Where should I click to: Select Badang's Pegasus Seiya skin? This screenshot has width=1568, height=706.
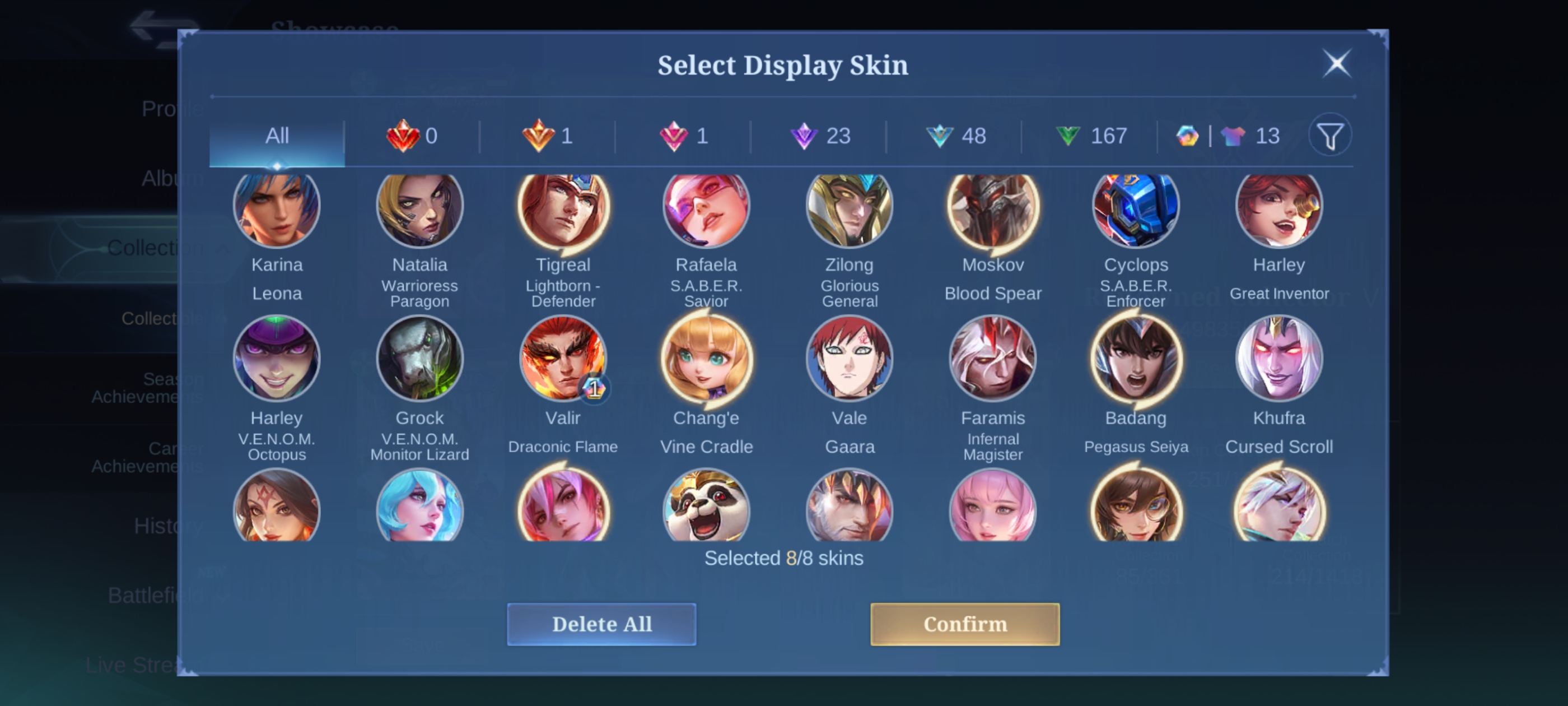click(x=1136, y=359)
